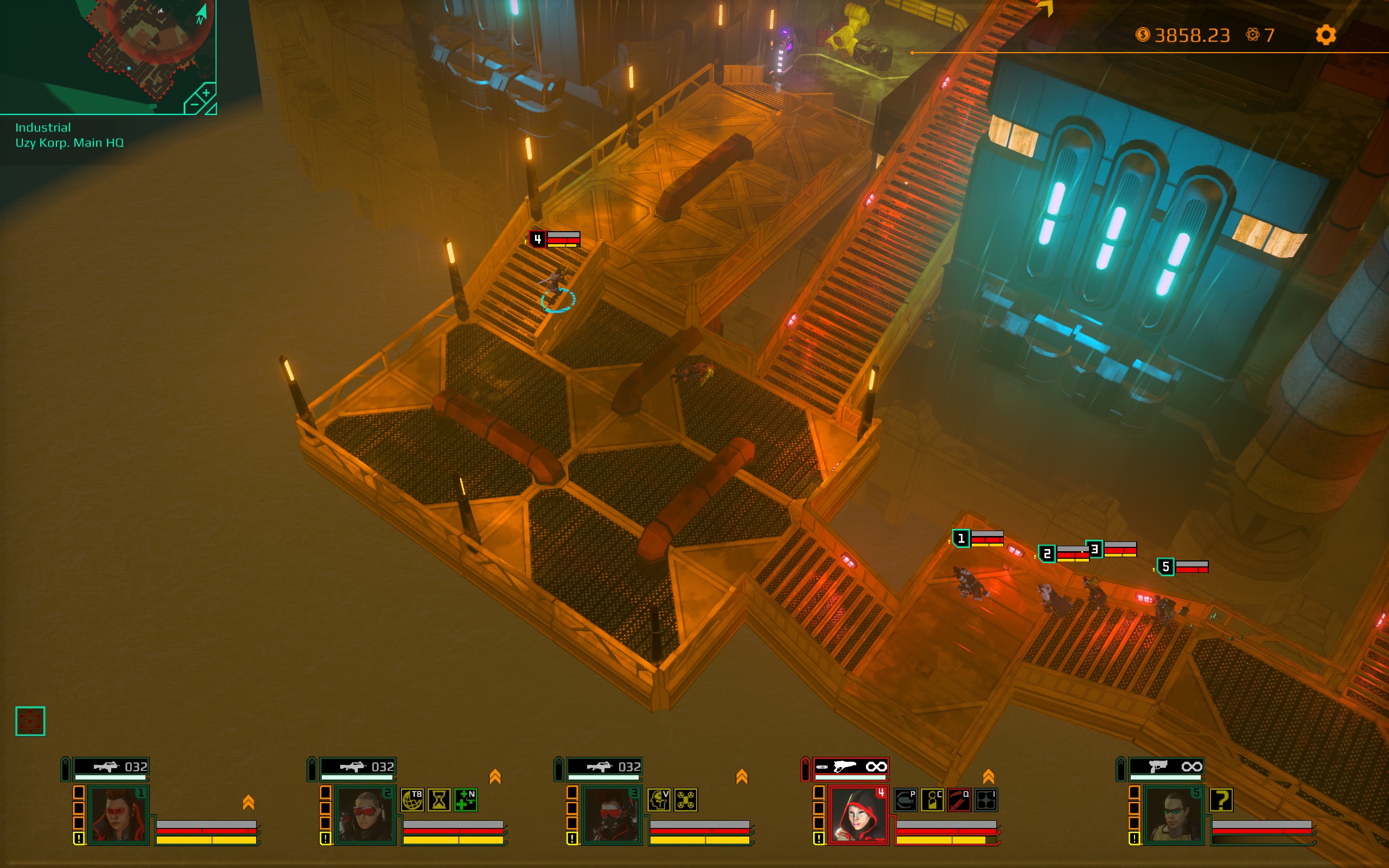Choose agent 3 masked portrait
Viewport: 1389px width, 868px height.
click(612, 815)
